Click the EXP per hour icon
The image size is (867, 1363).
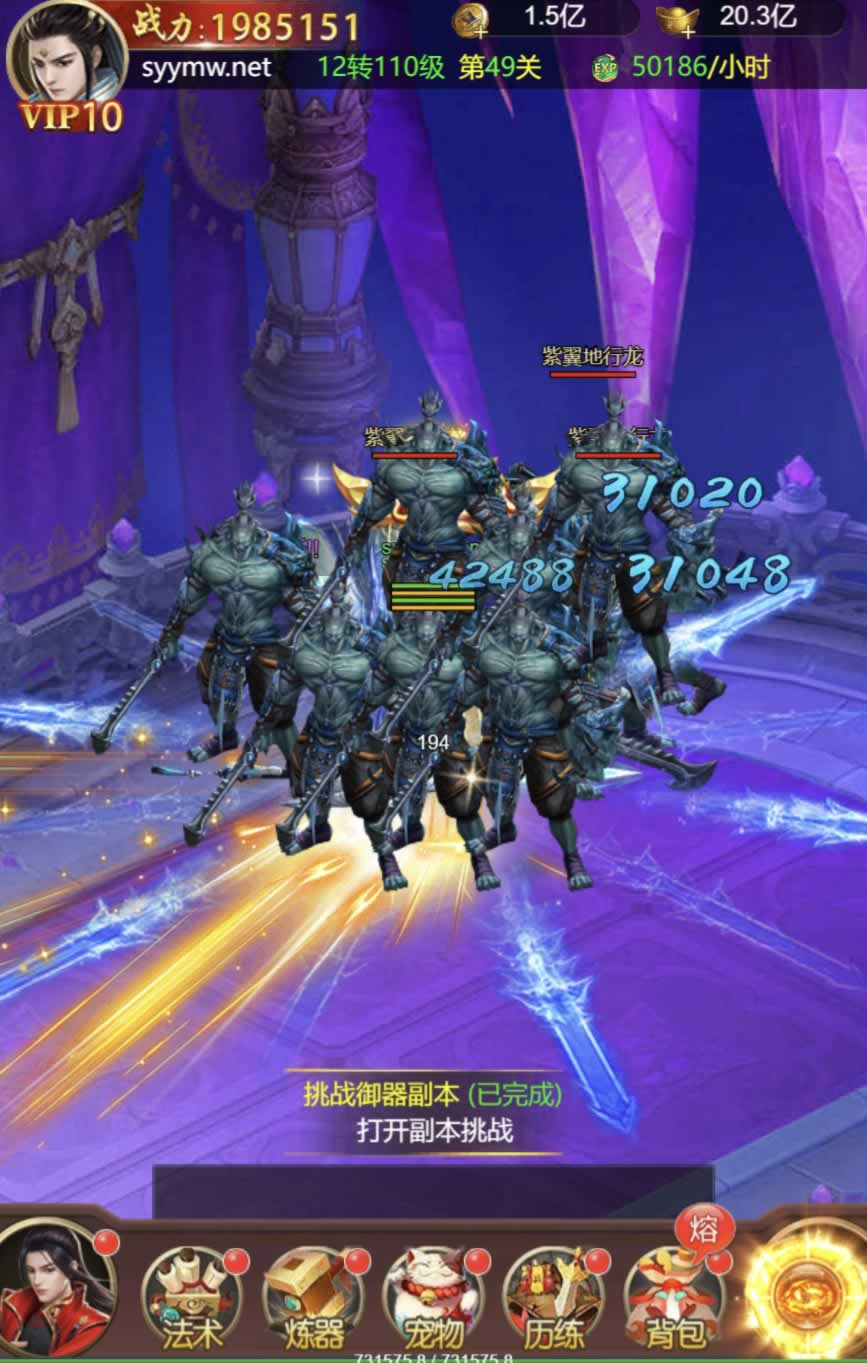[x=604, y=68]
